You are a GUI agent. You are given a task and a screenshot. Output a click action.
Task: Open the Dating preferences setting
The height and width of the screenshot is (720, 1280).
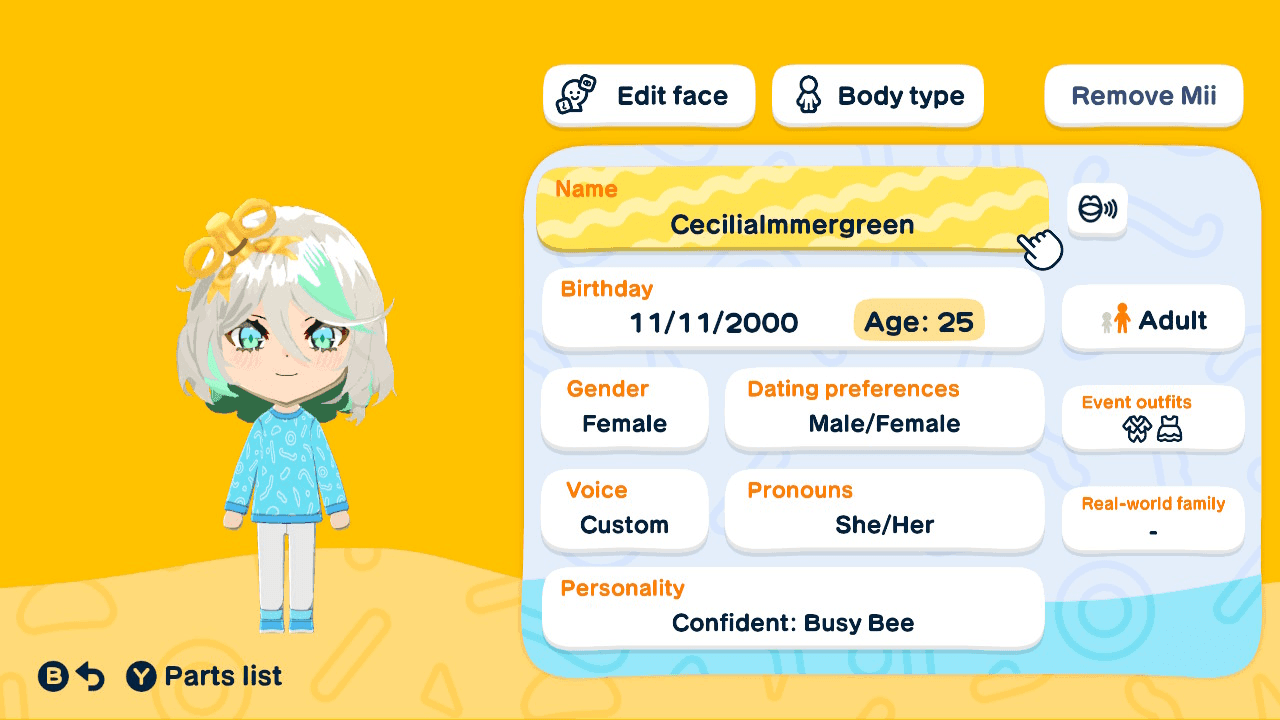tap(884, 409)
